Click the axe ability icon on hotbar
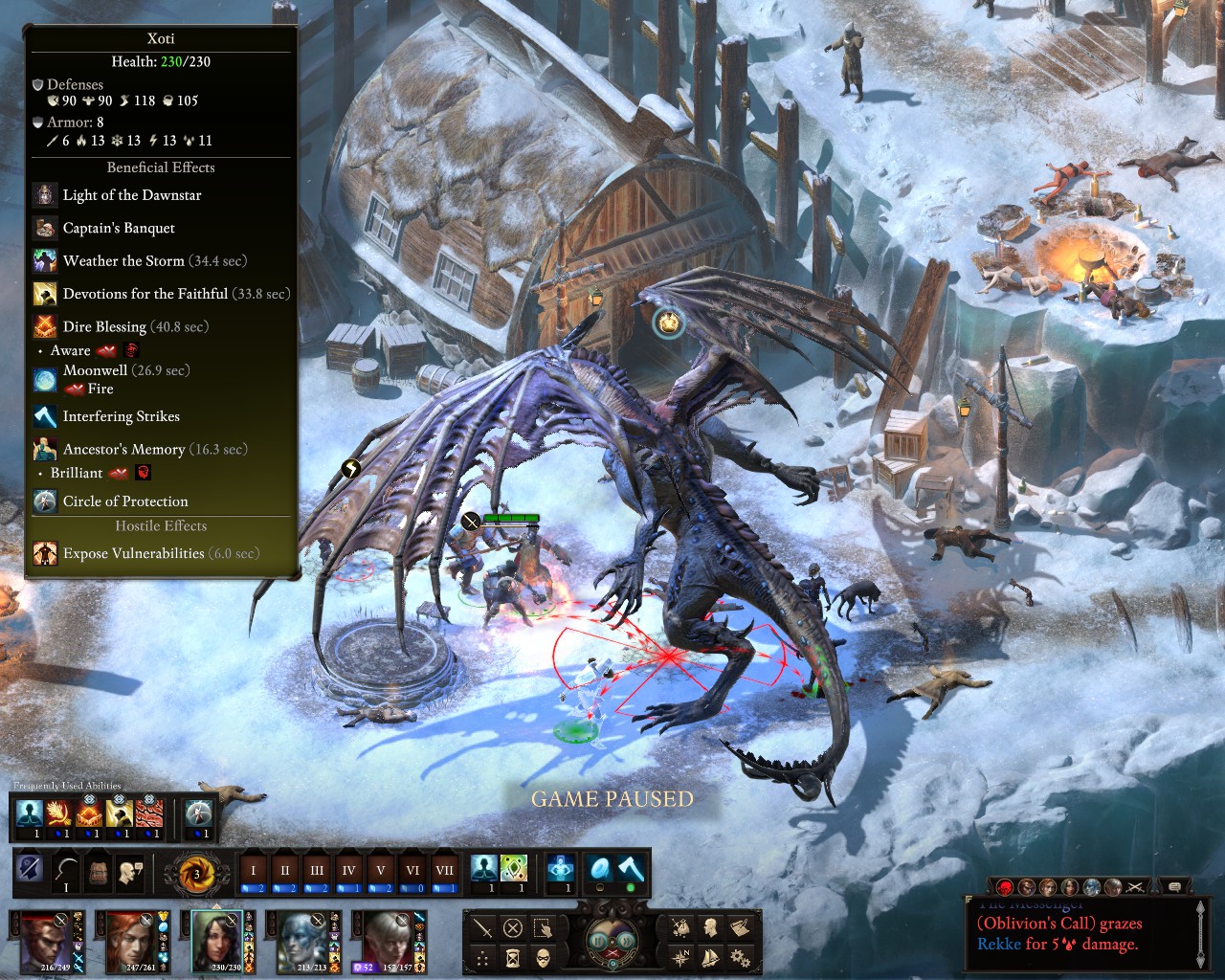 point(631,869)
